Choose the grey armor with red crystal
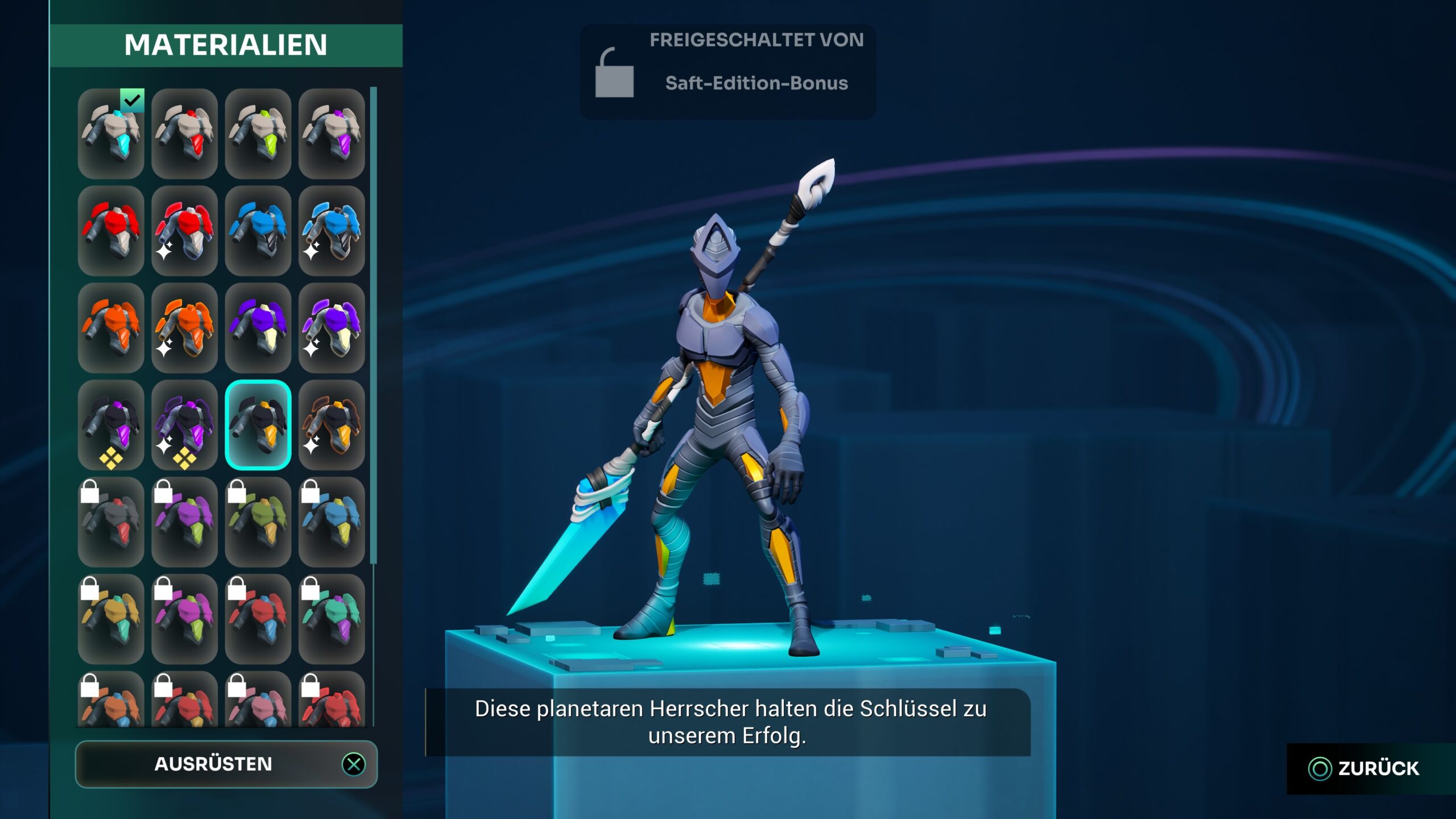1456x819 pixels. pyautogui.click(x=184, y=134)
